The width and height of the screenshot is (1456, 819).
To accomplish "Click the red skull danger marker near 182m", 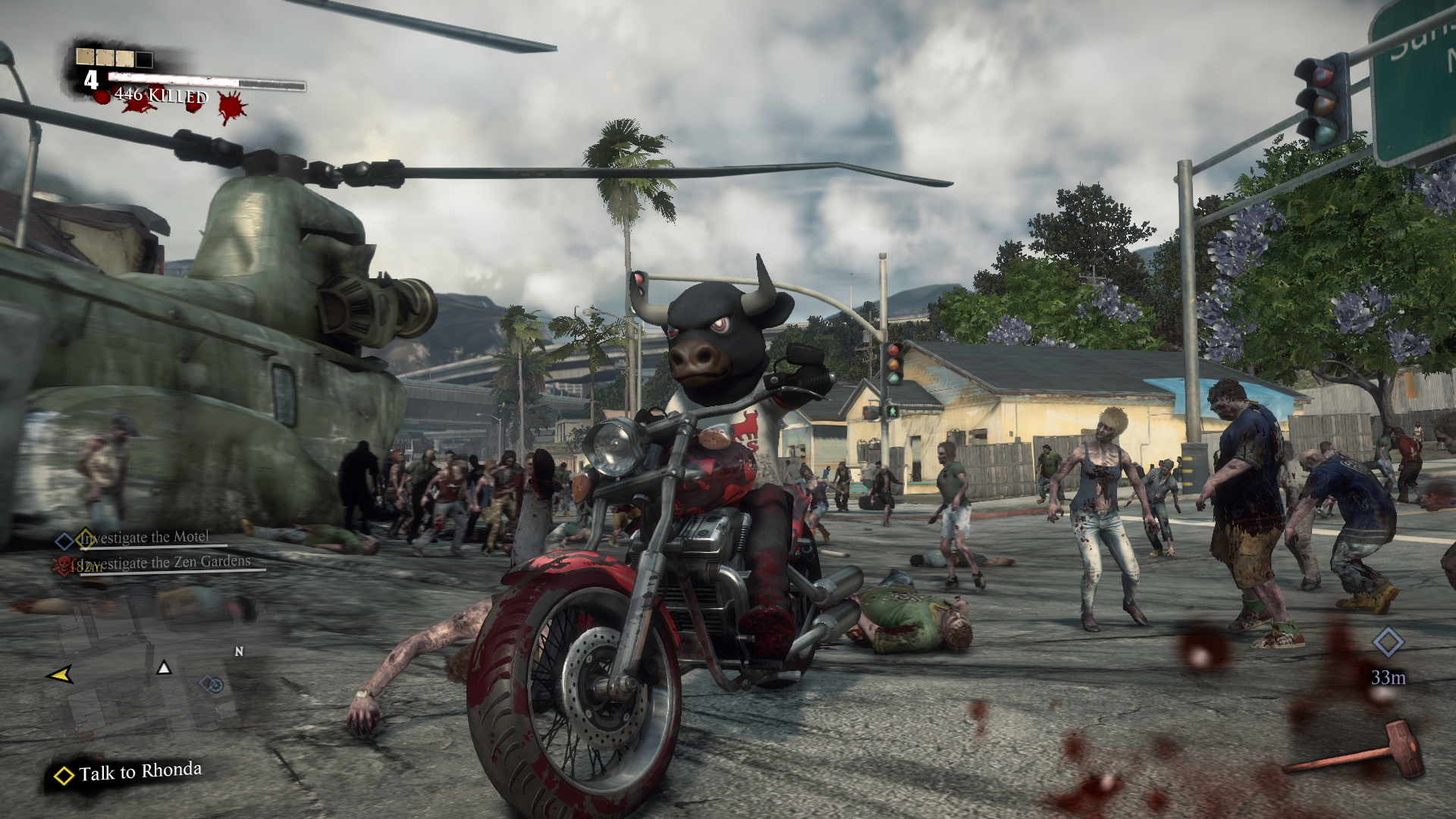I will coord(63,566).
